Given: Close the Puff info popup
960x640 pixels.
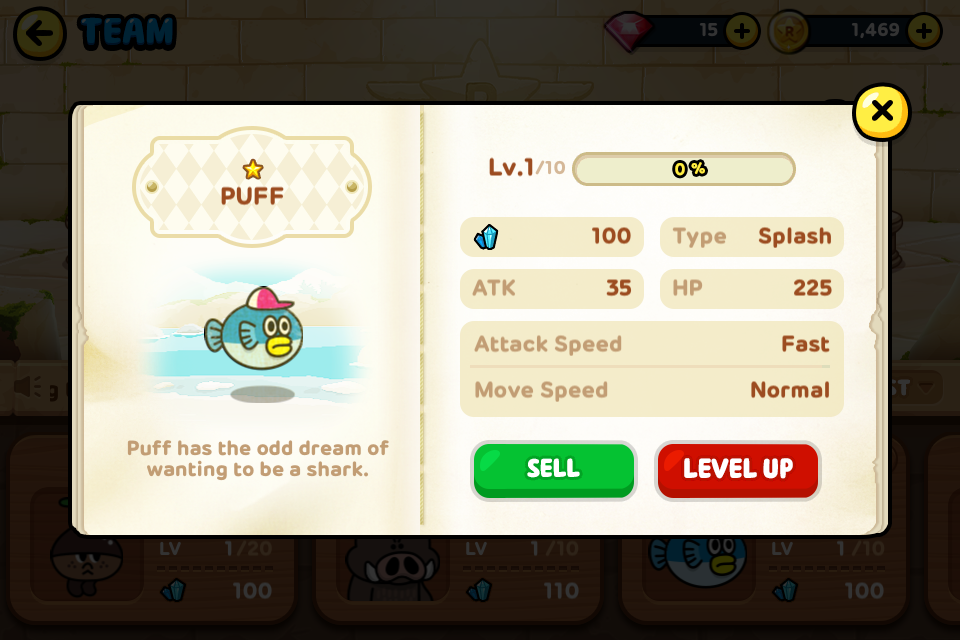Looking at the screenshot, I should pos(881,112).
